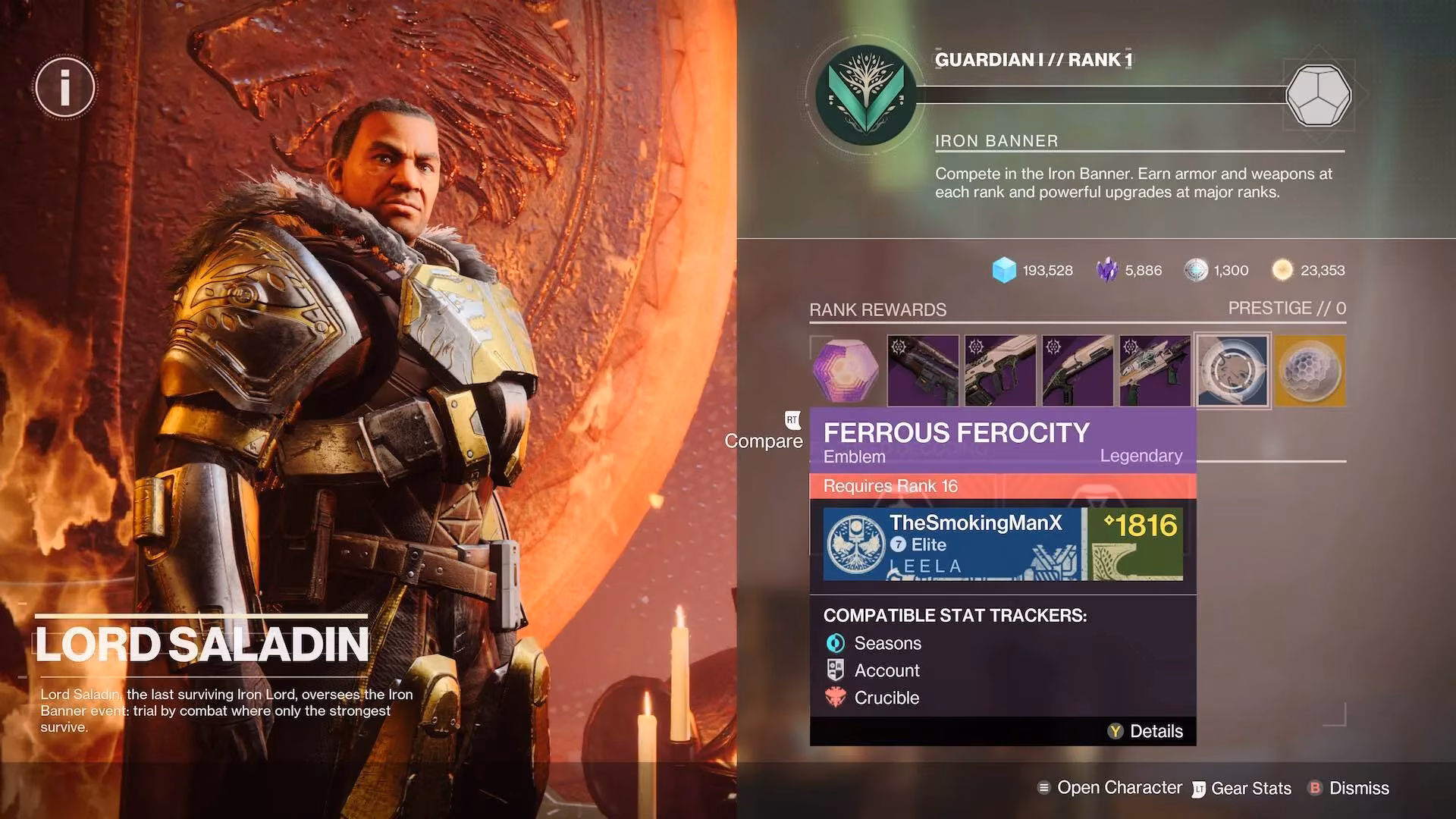Screen dimensions: 1456x819
Task: Select the Account stat tracker icon
Action: point(835,670)
